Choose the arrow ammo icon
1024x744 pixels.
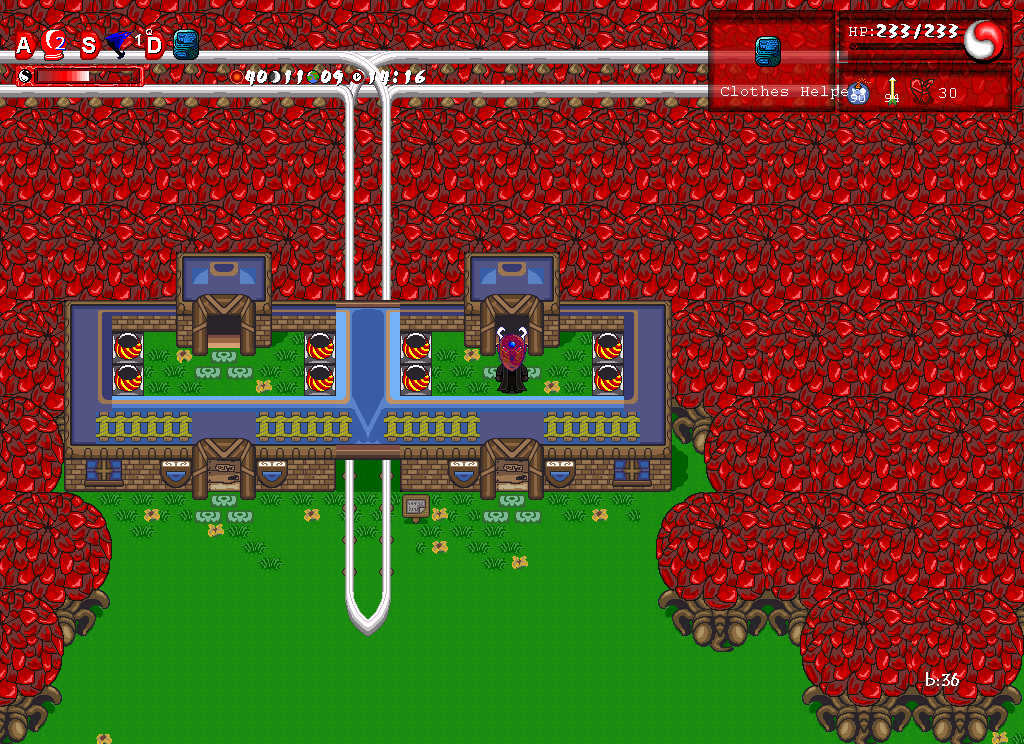coord(892,91)
